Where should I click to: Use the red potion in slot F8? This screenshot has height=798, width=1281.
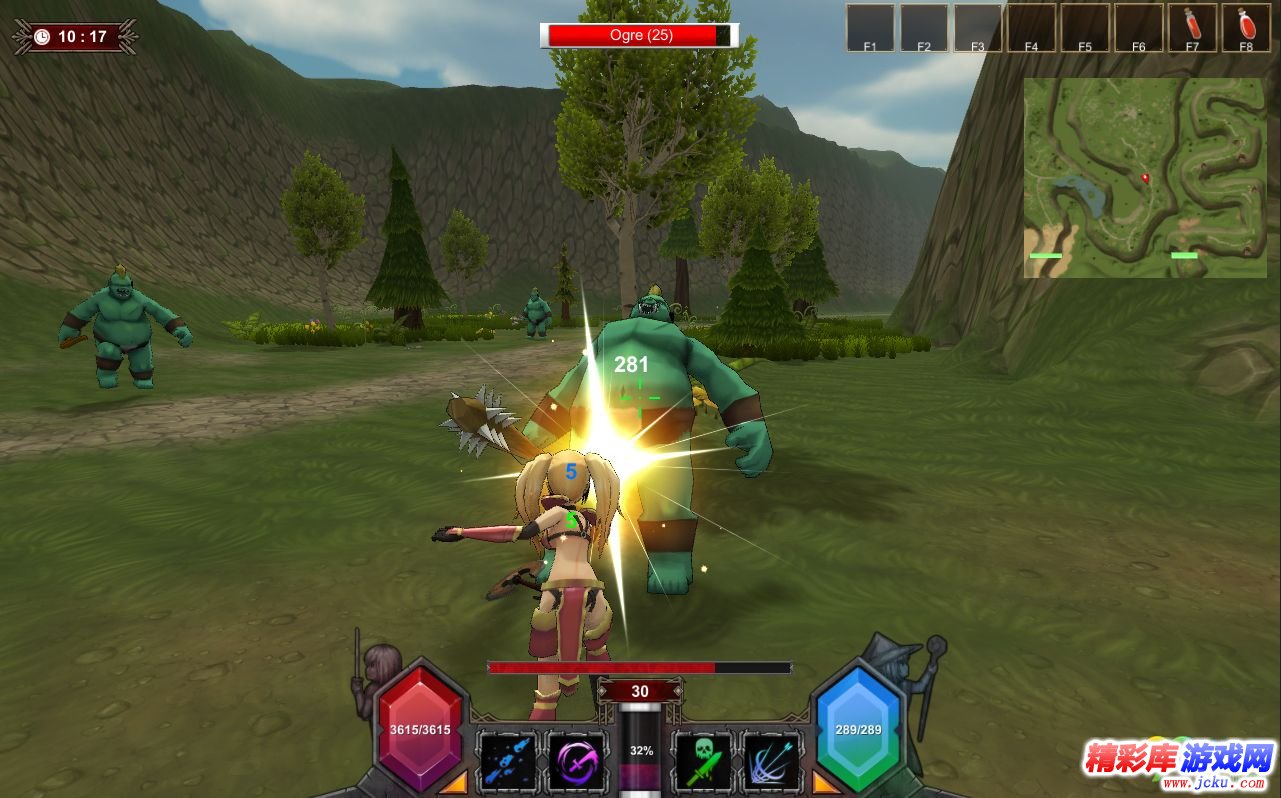tap(1246, 28)
